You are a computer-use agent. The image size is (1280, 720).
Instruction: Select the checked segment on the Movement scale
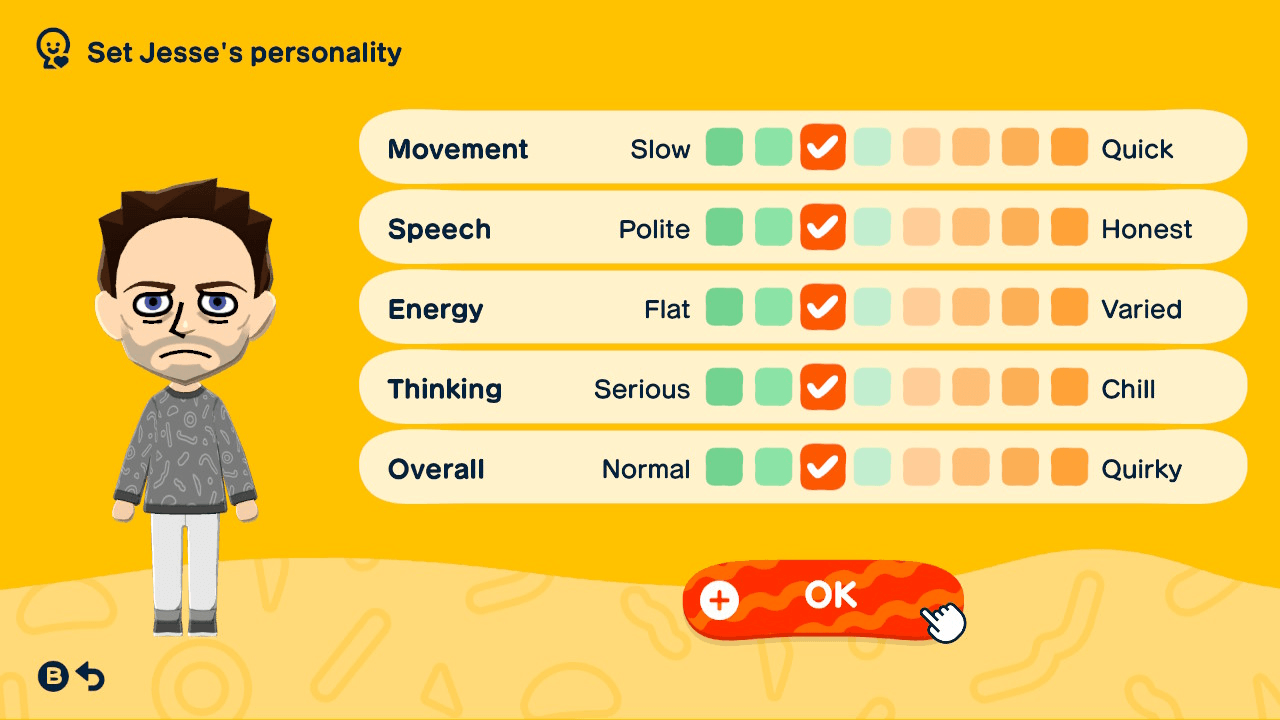pyautogui.click(x=822, y=147)
